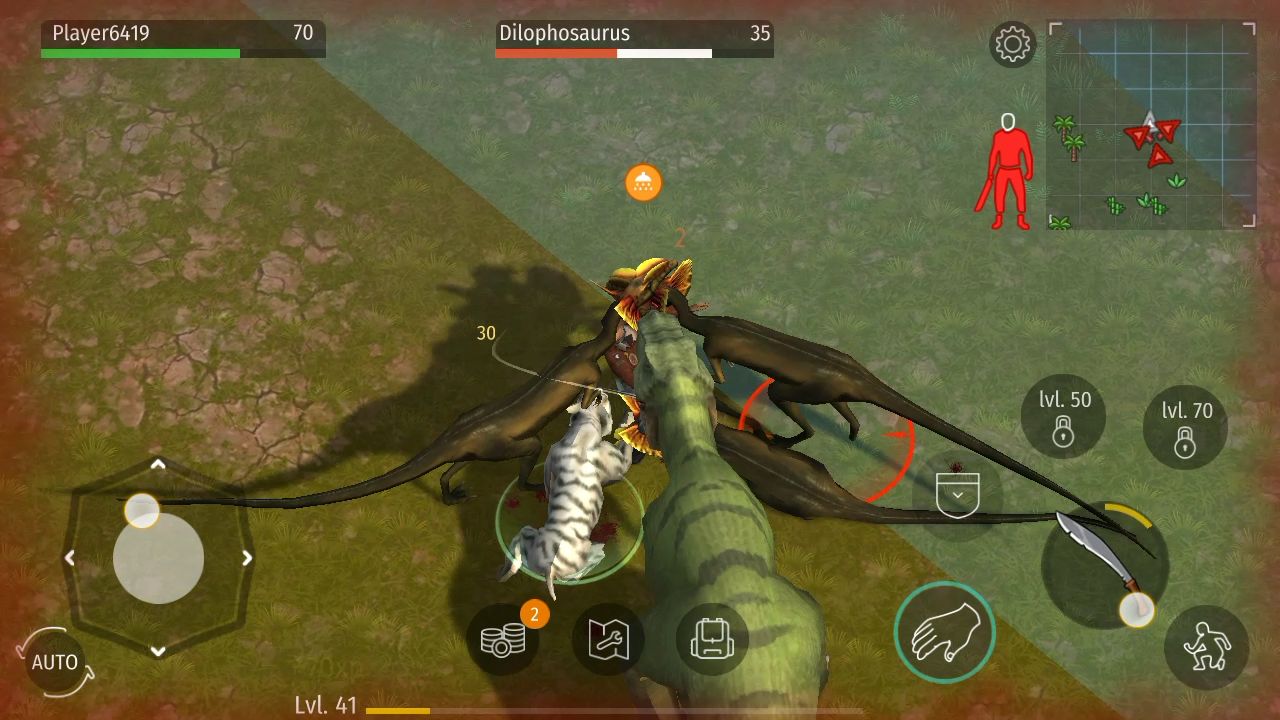1280x720 pixels.
Task: Open the coins shop icon
Action: [502, 640]
